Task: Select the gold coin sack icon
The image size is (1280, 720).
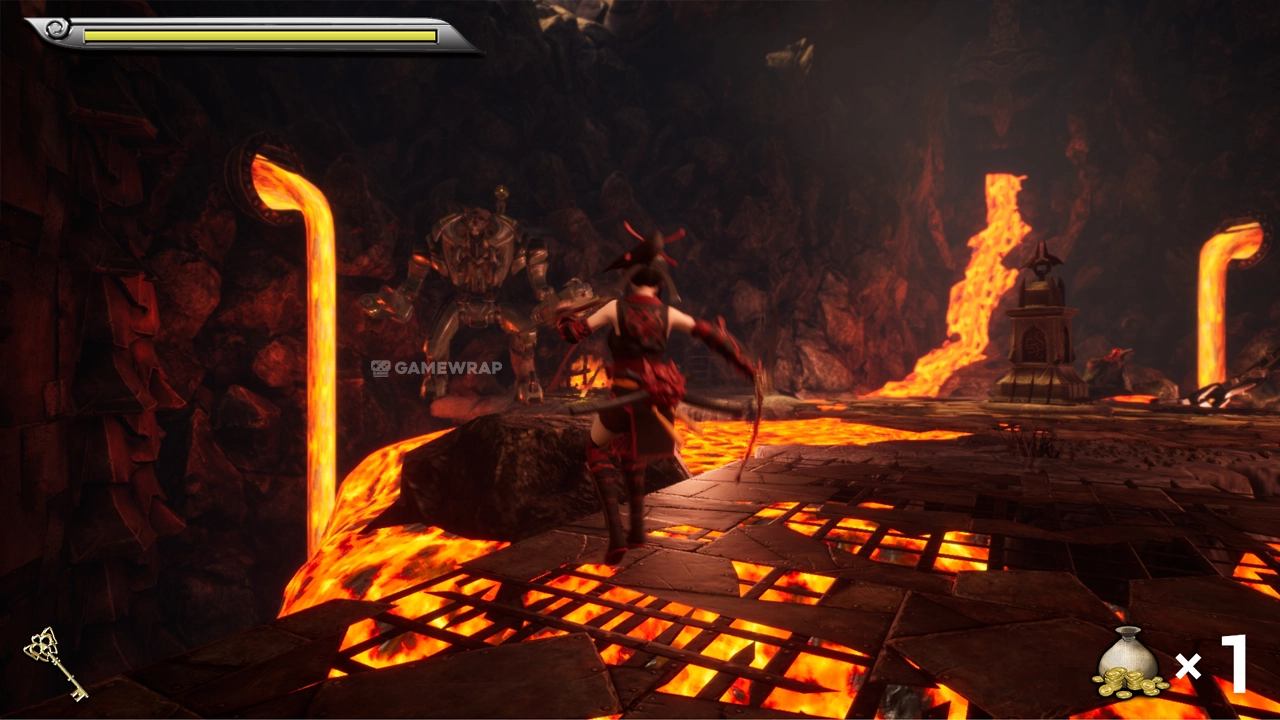Action: 1129,662
